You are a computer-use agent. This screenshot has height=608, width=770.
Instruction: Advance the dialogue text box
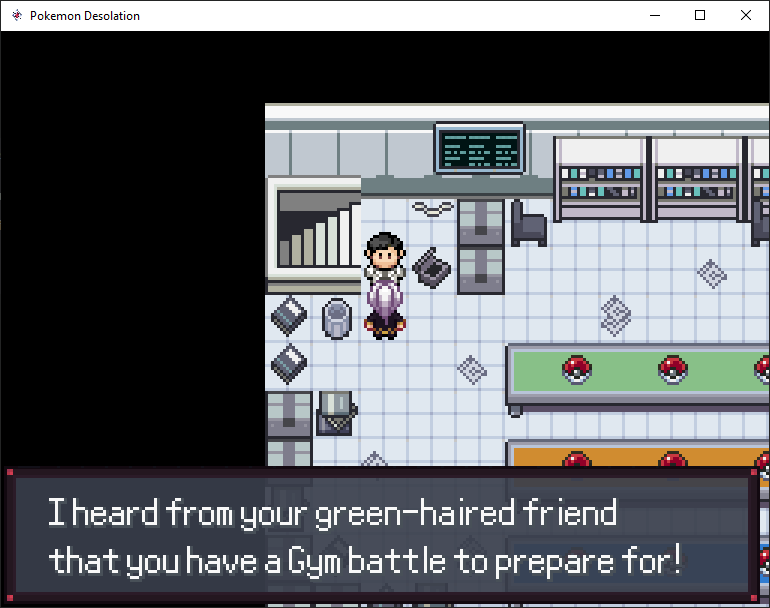[381, 536]
